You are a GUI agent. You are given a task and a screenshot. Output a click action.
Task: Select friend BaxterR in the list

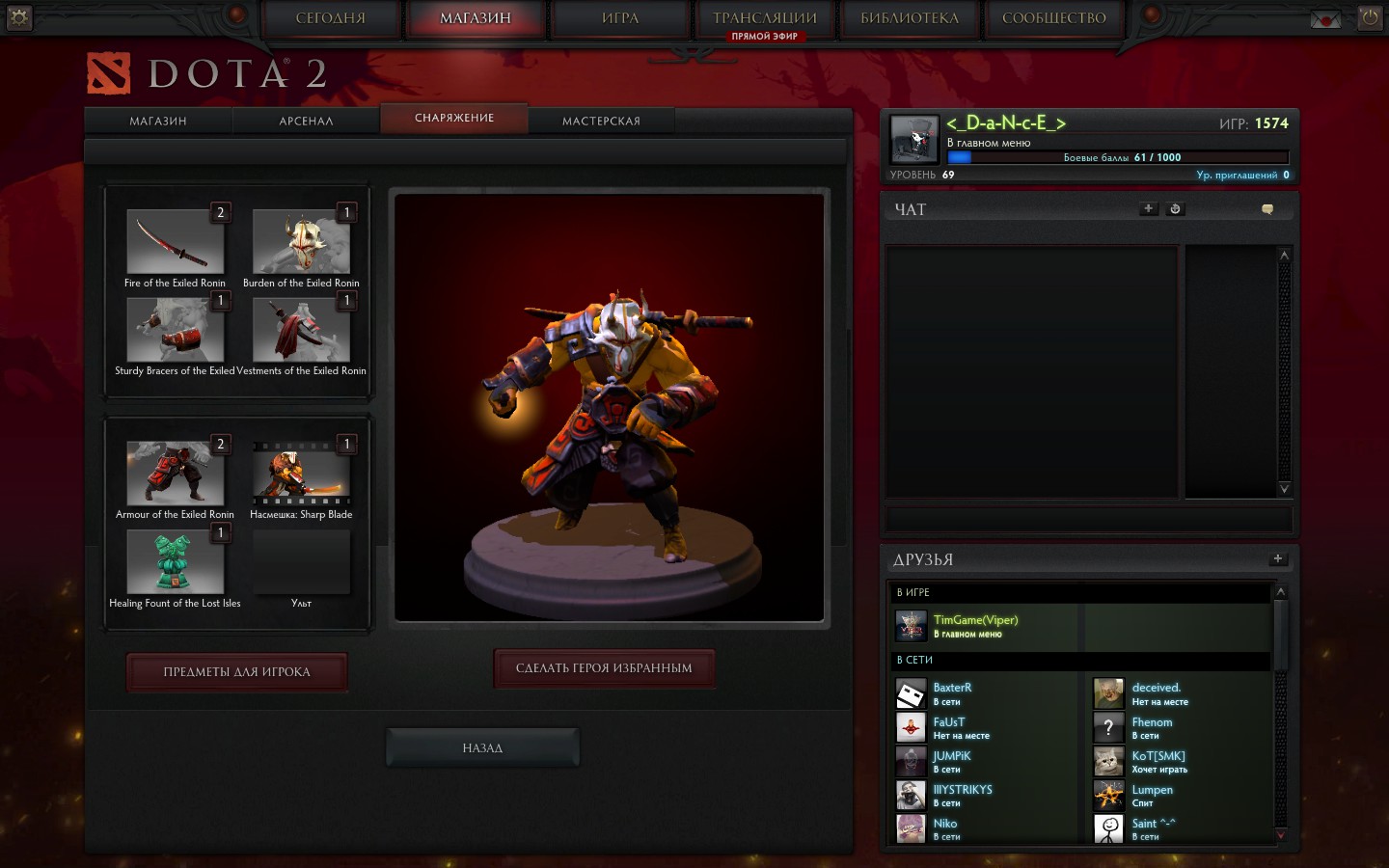point(952,693)
